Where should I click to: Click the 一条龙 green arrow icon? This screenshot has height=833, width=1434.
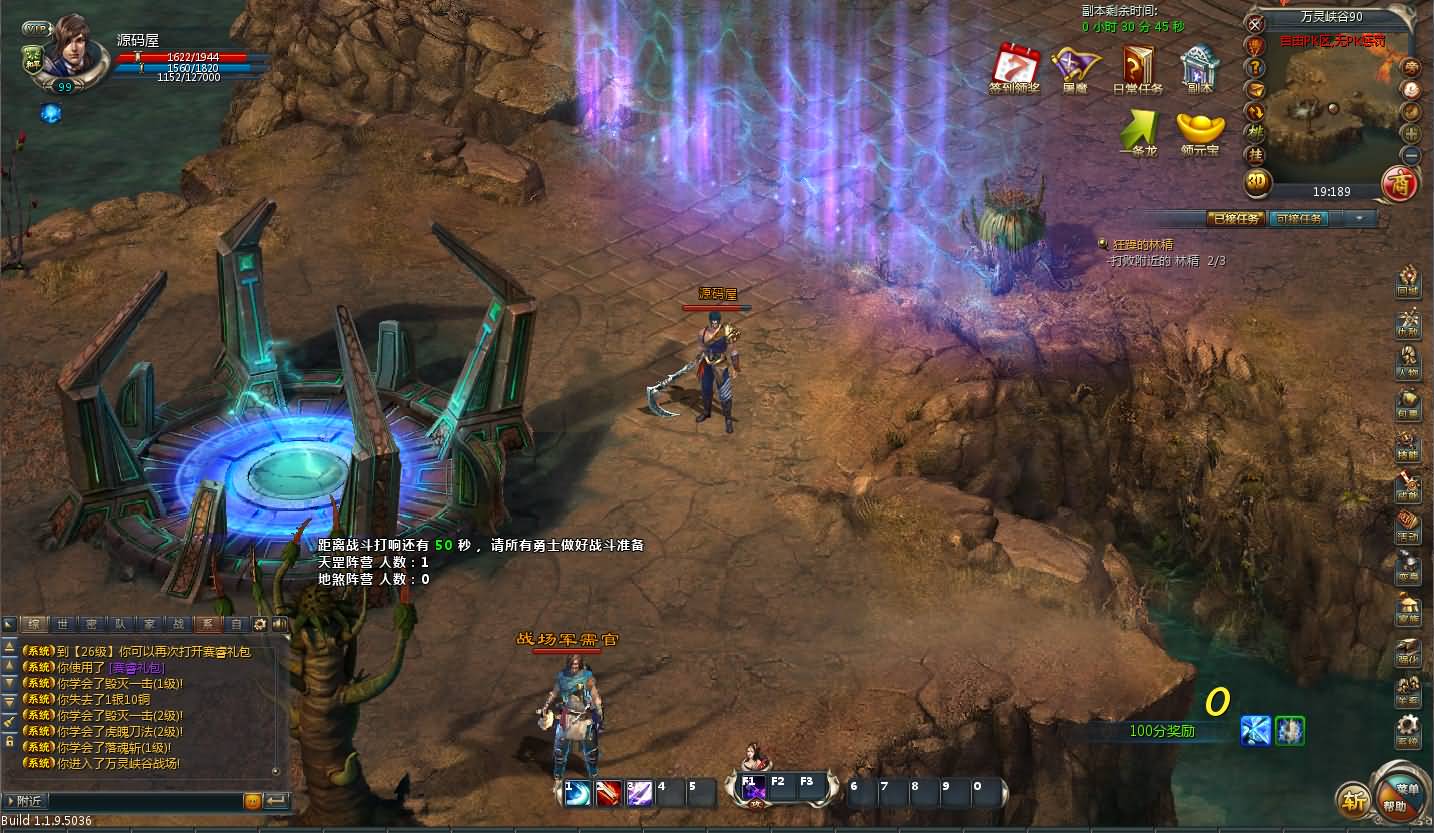(1138, 130)
